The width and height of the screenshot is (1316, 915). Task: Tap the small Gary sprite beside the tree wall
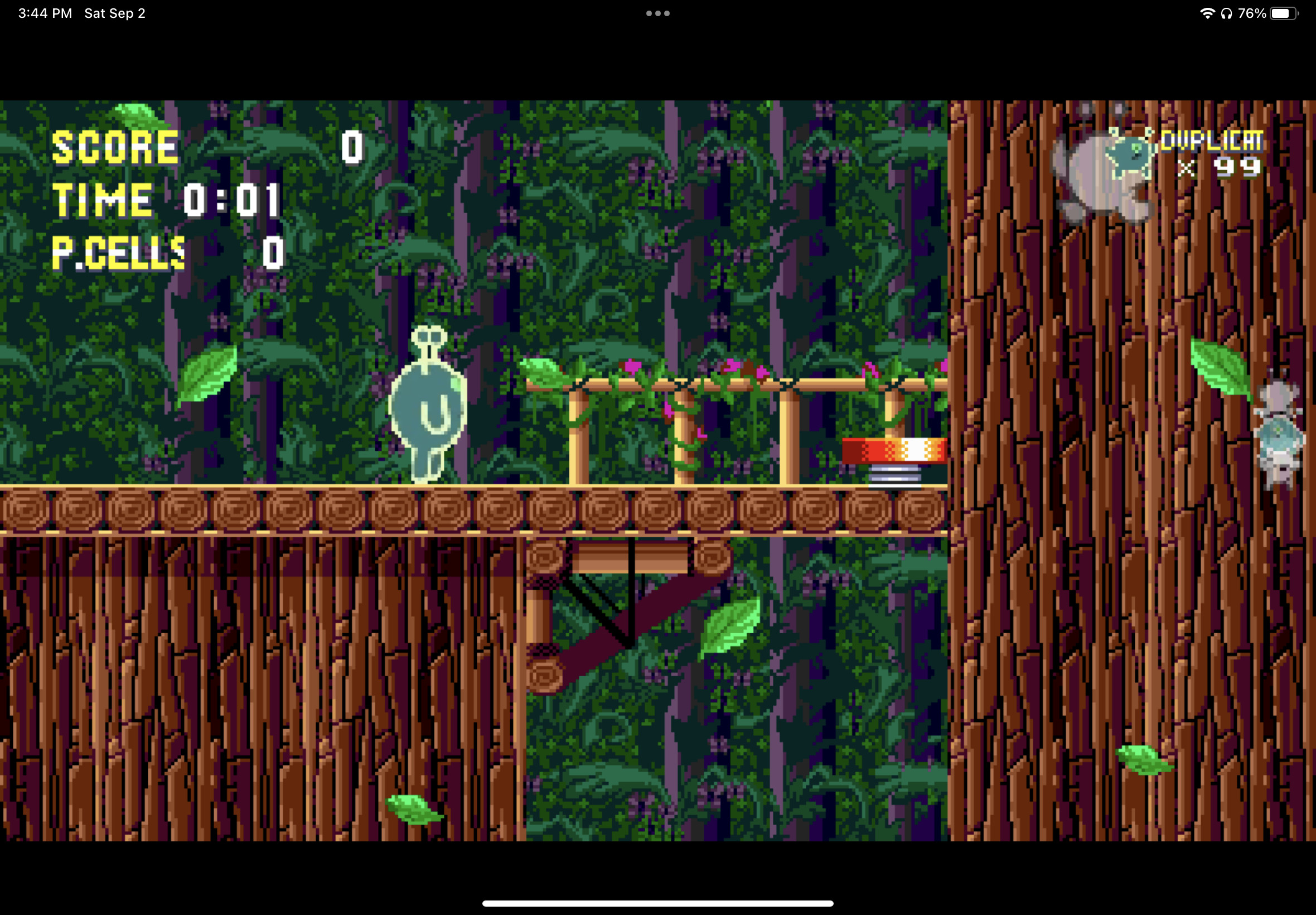pos(1279,436)
